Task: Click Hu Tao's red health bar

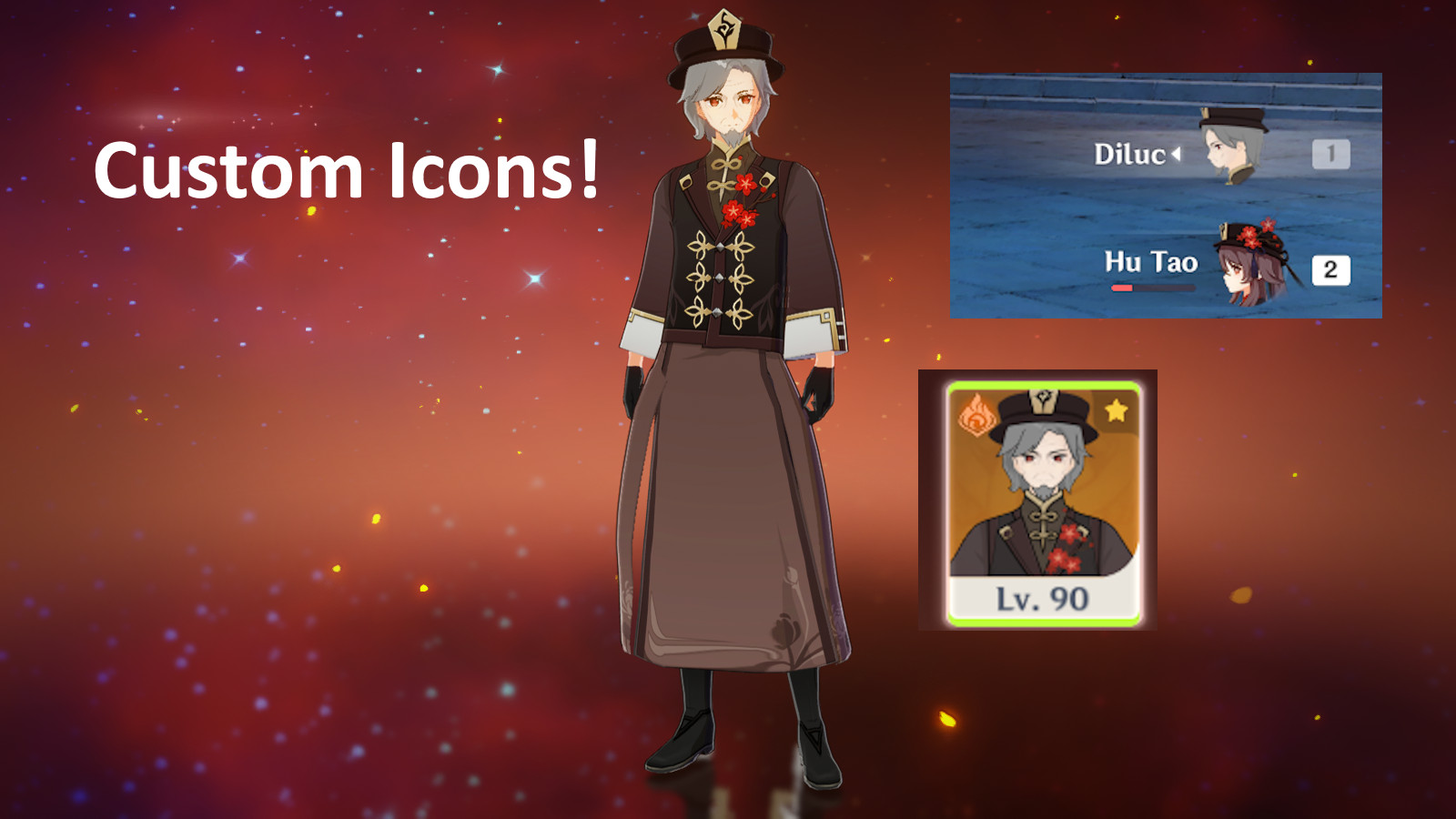Action: click(1124, 286)
